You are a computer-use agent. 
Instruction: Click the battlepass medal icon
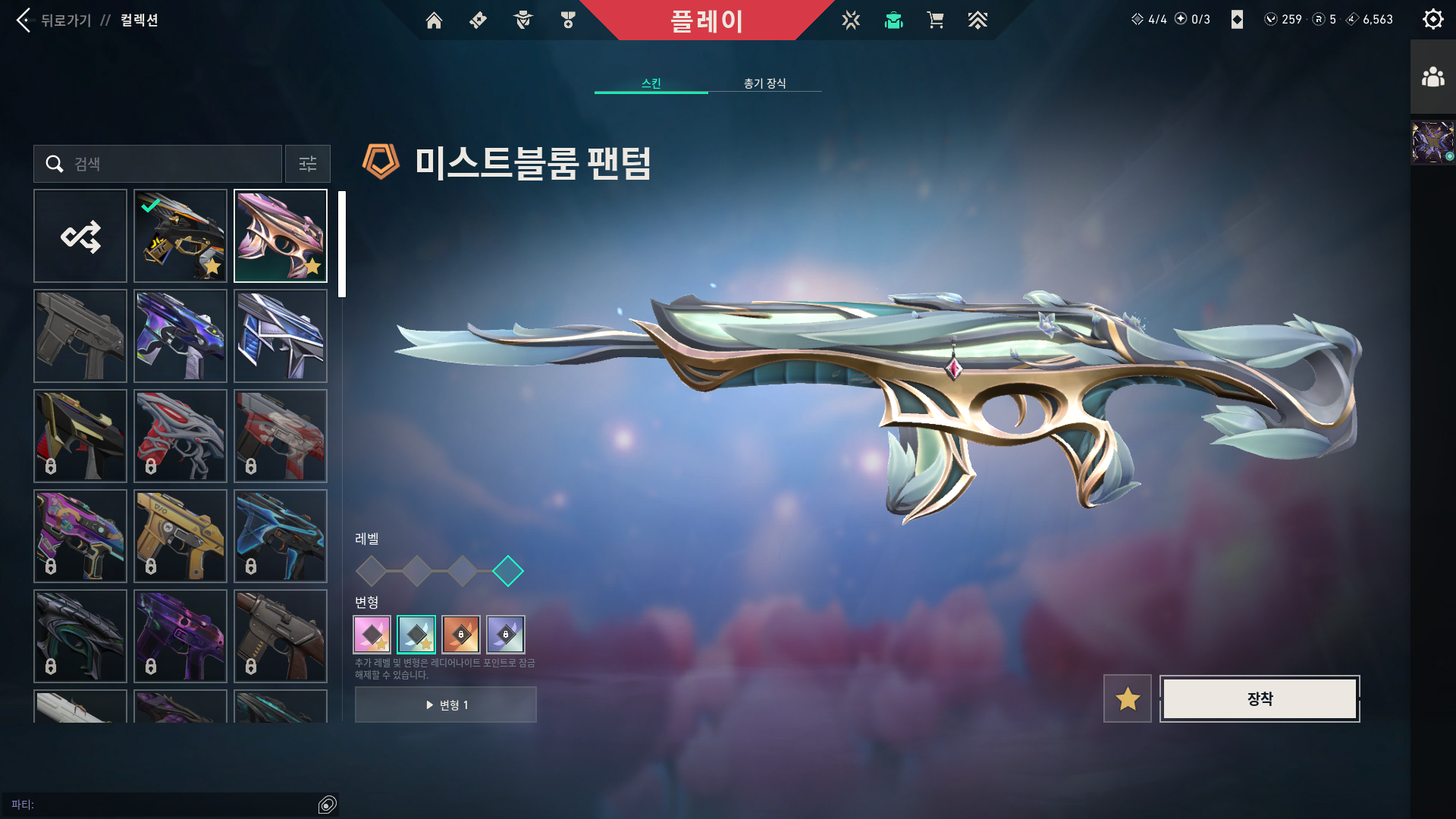(567, 20)
